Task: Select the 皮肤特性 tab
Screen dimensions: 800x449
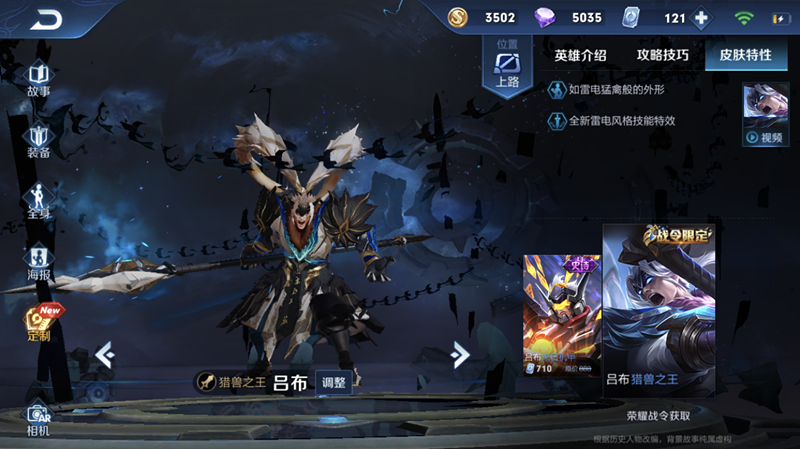Action: 745,56
